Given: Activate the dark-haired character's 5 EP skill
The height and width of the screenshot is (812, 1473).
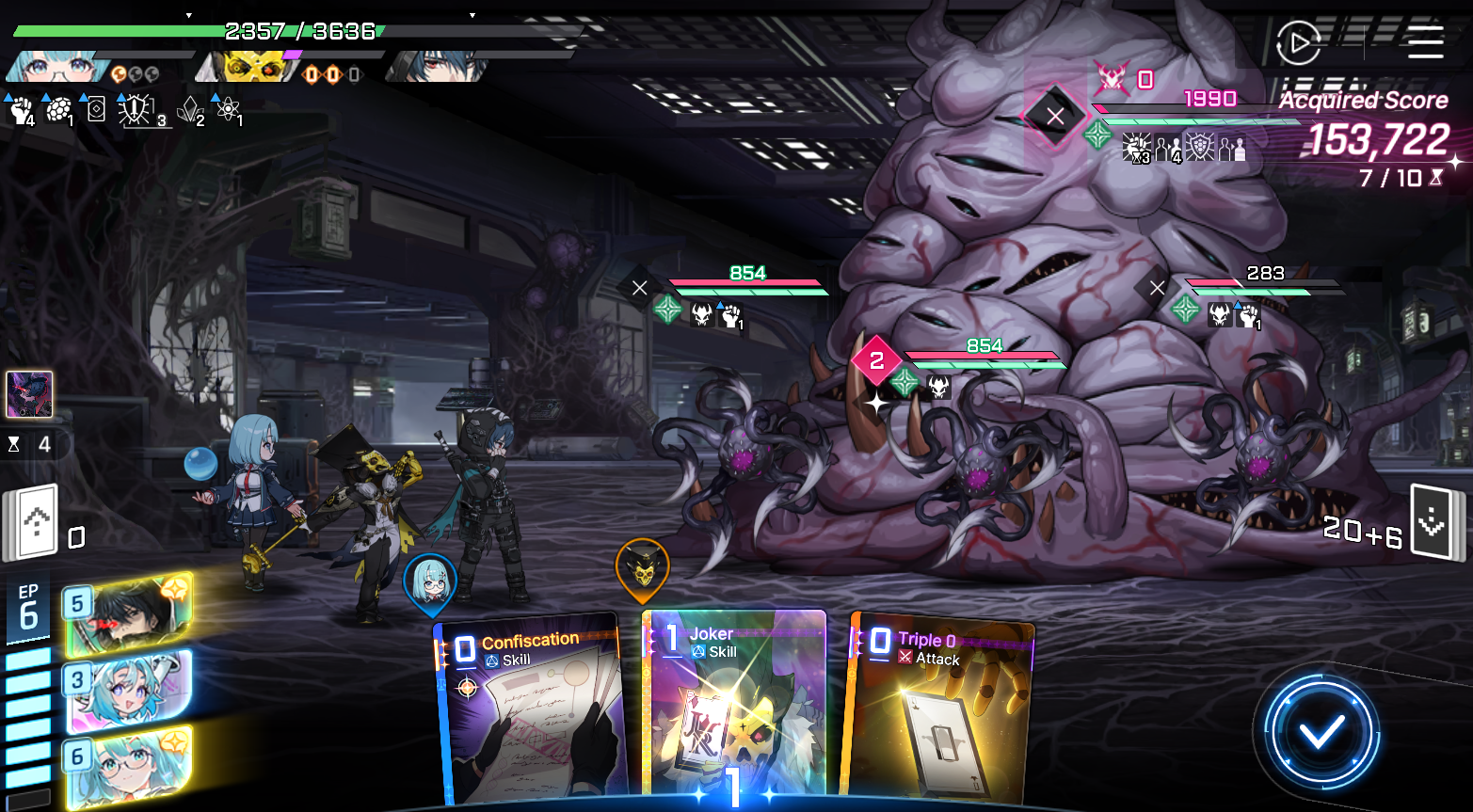Looking at the screenshot, I should point(130,613).
